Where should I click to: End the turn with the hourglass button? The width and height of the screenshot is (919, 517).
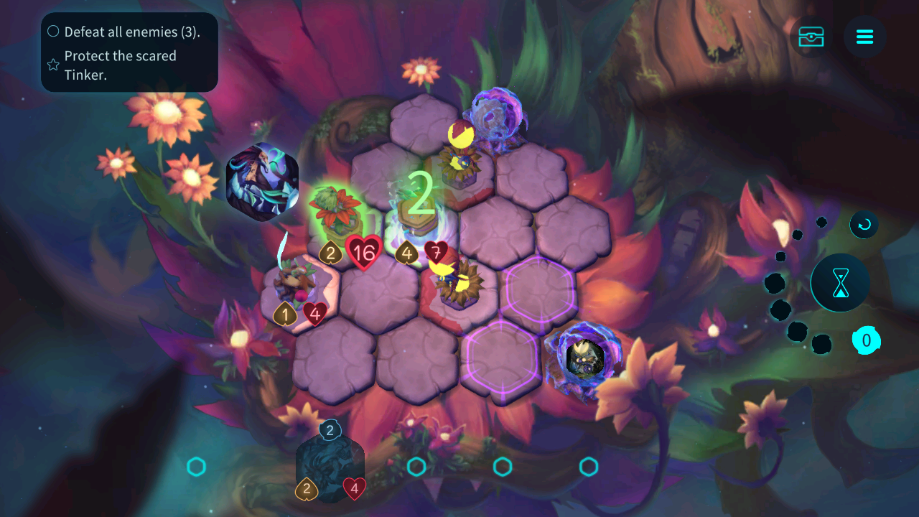pyautogui.click(x=840, y=283)
